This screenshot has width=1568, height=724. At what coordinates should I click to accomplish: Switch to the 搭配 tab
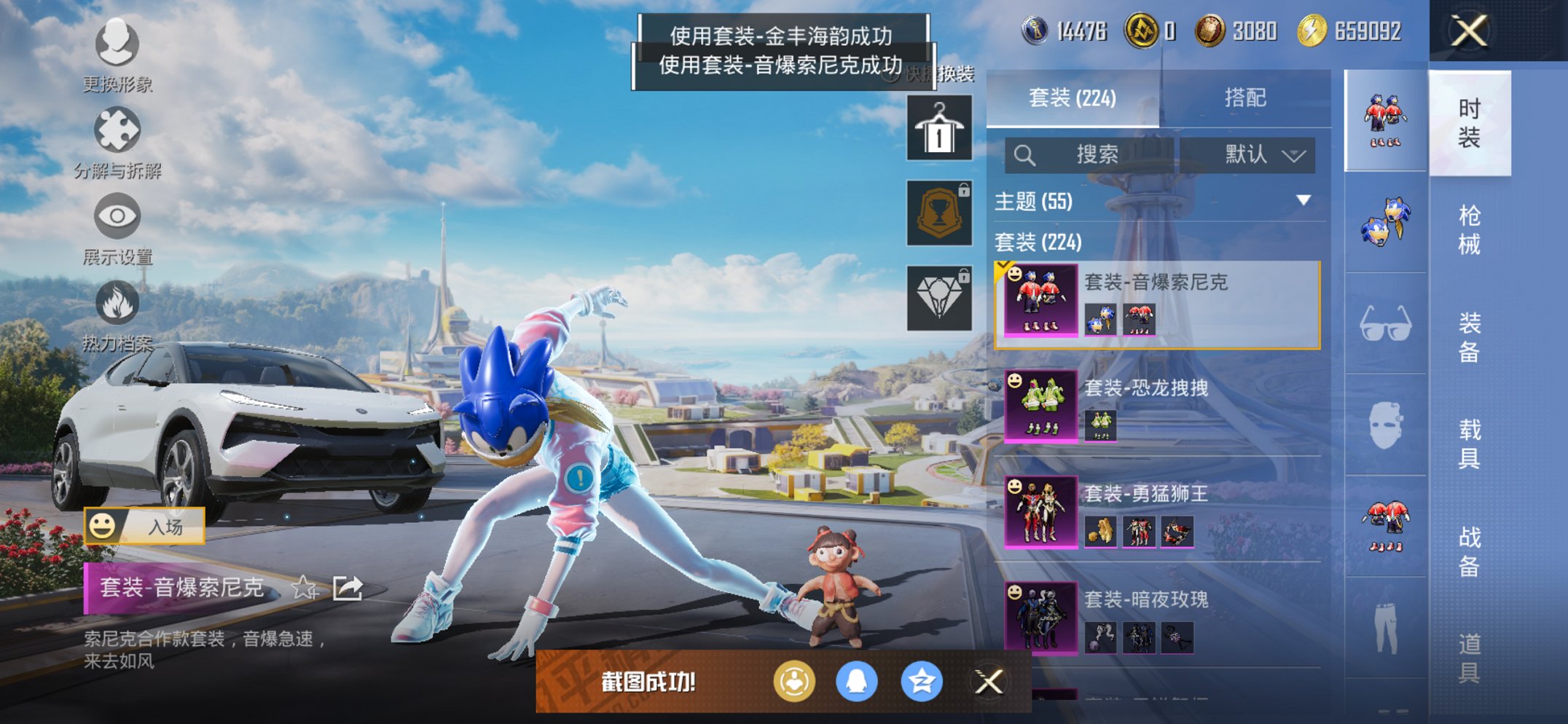(1247, 99)
